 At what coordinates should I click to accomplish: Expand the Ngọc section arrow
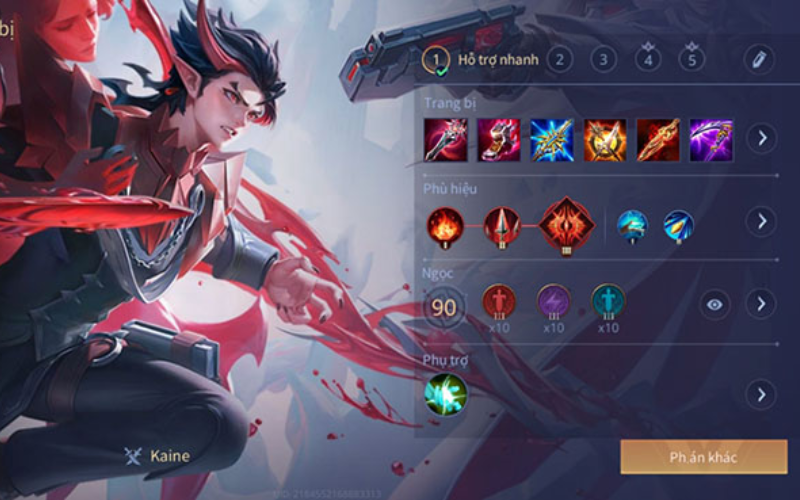[762, 304]
